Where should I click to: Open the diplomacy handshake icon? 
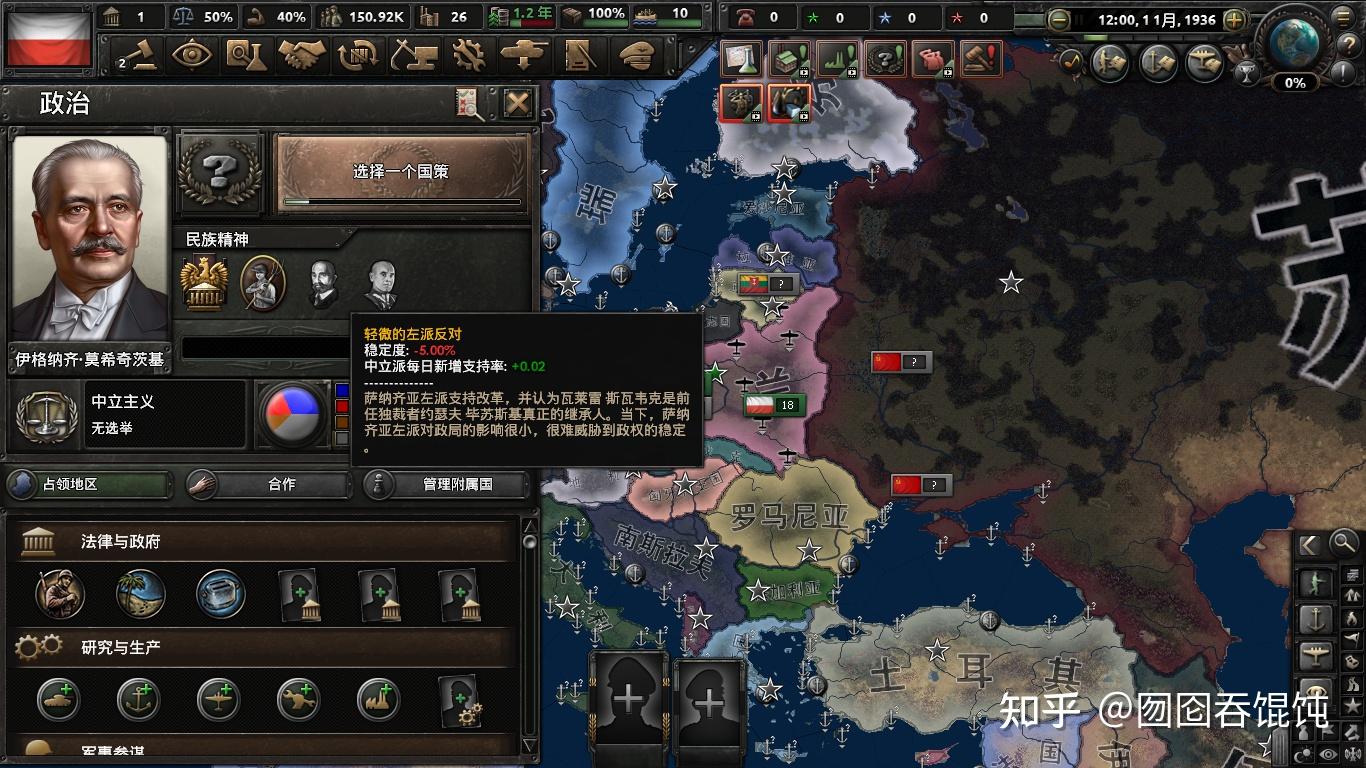tap(301, 52)
